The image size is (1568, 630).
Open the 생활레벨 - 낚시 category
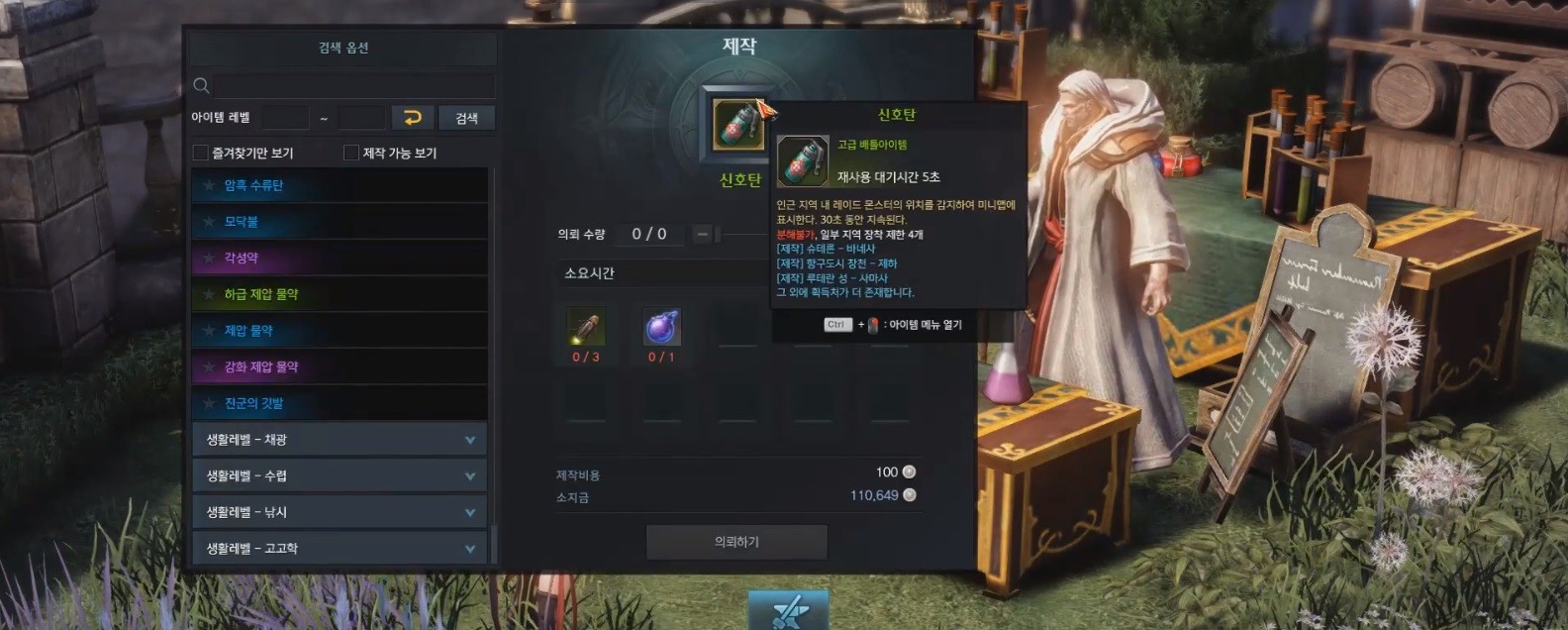pos(339,512)
